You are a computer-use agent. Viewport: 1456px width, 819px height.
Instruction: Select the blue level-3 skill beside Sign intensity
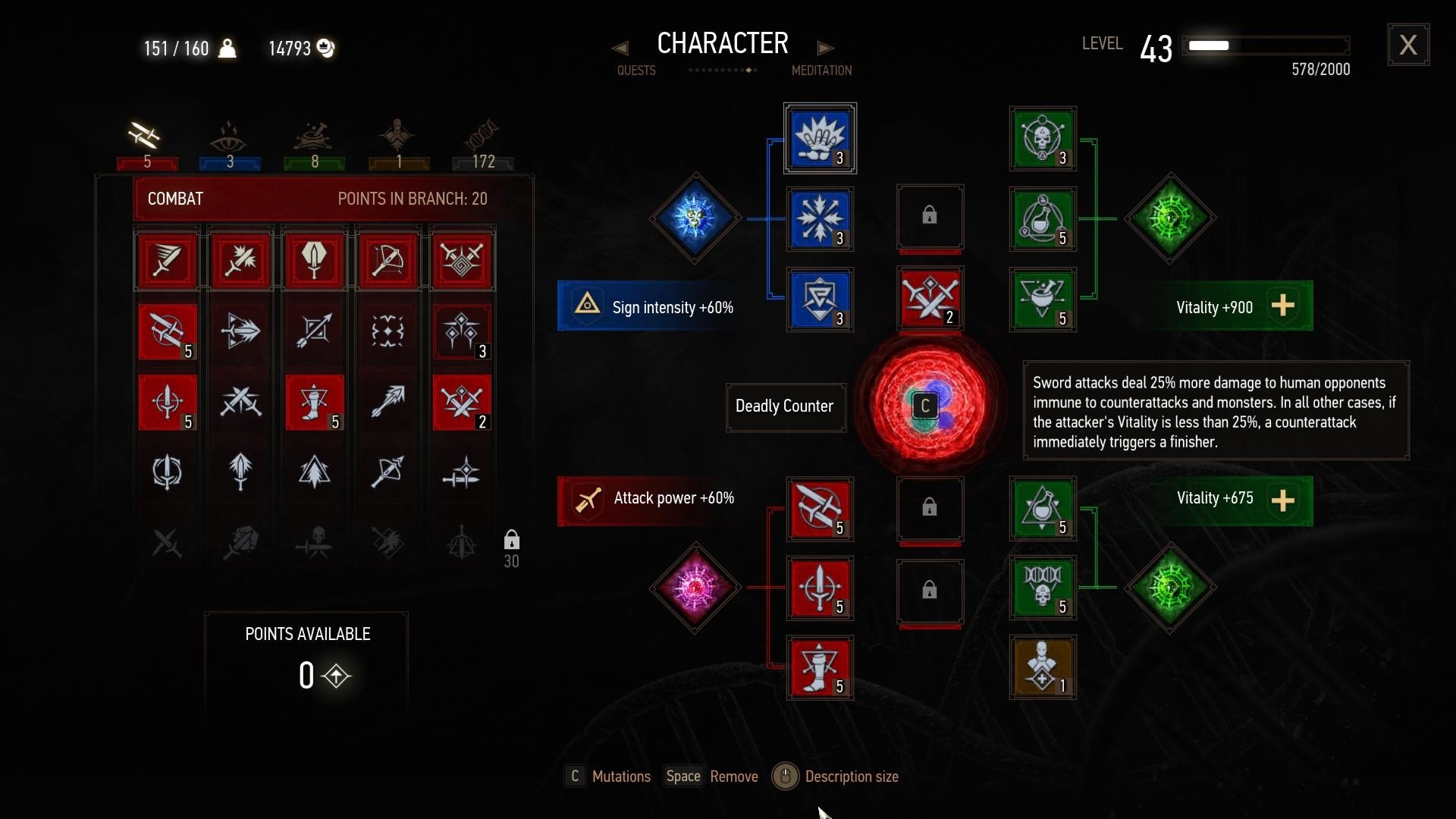pyautogui.click(x=820, y=299)
